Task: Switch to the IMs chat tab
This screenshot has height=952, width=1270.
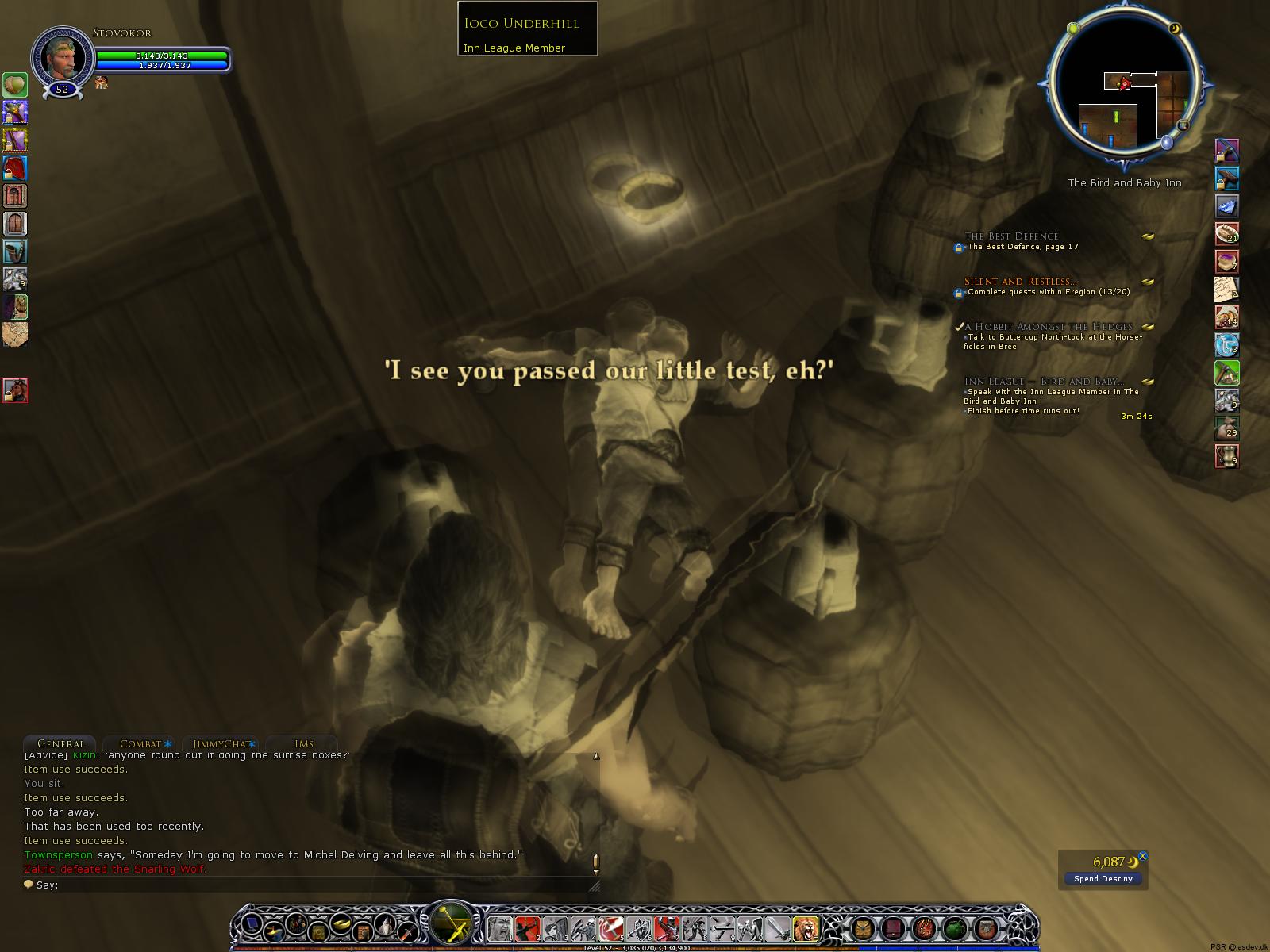Action: click(304, 743)
